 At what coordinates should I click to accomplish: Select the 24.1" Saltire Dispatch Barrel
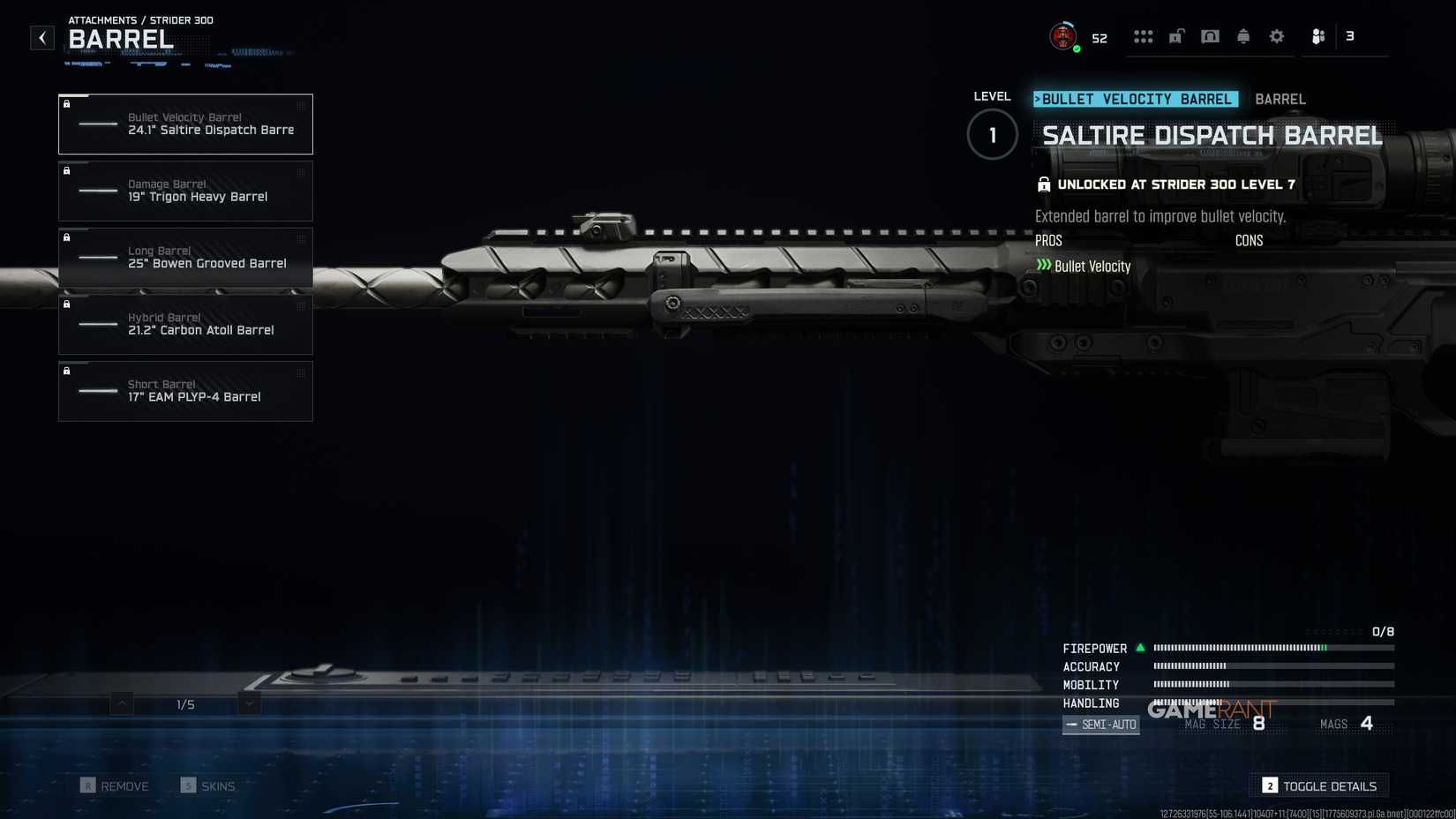[185, 124]
